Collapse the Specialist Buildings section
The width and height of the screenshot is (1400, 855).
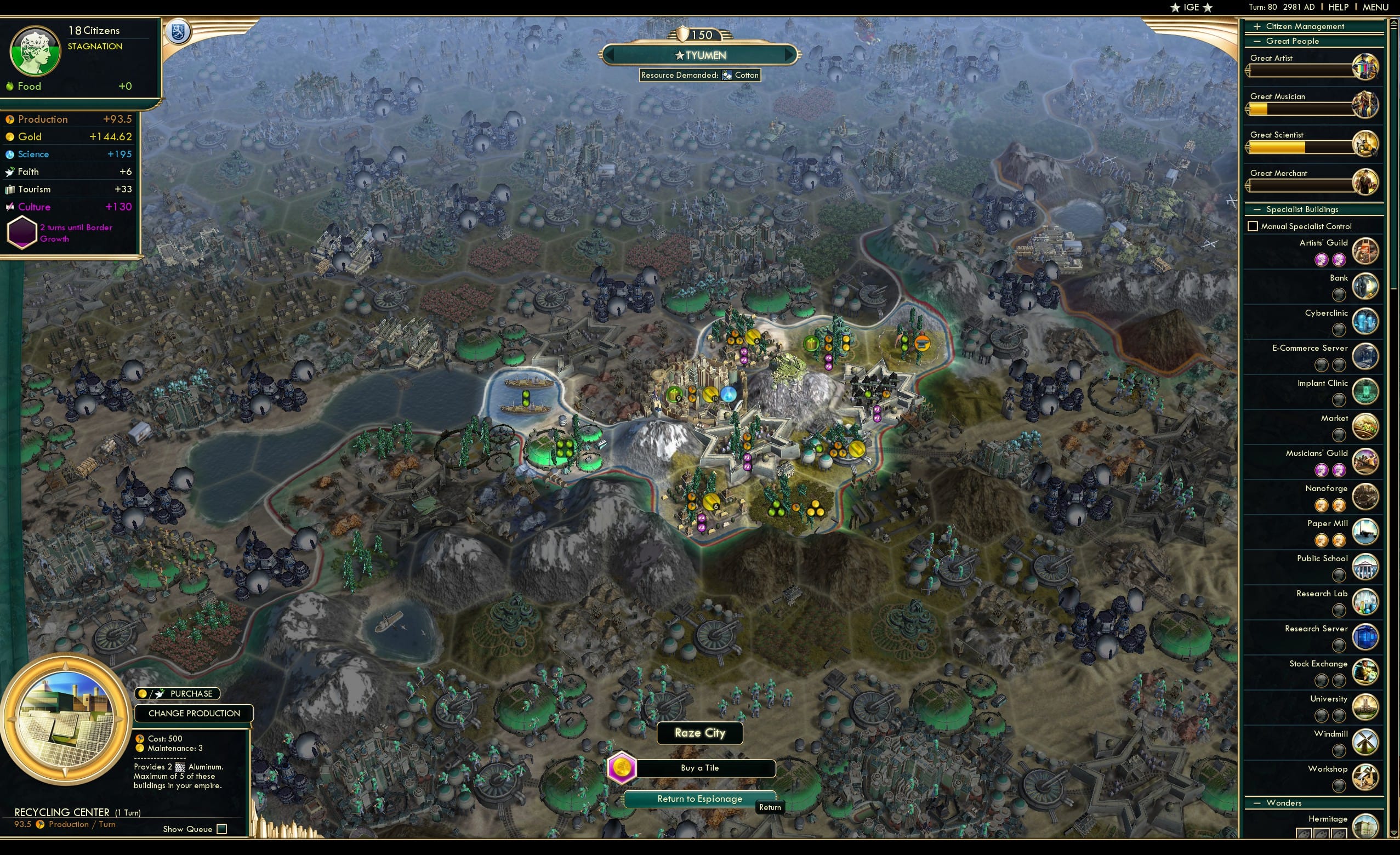click(x=1257, y=209)
